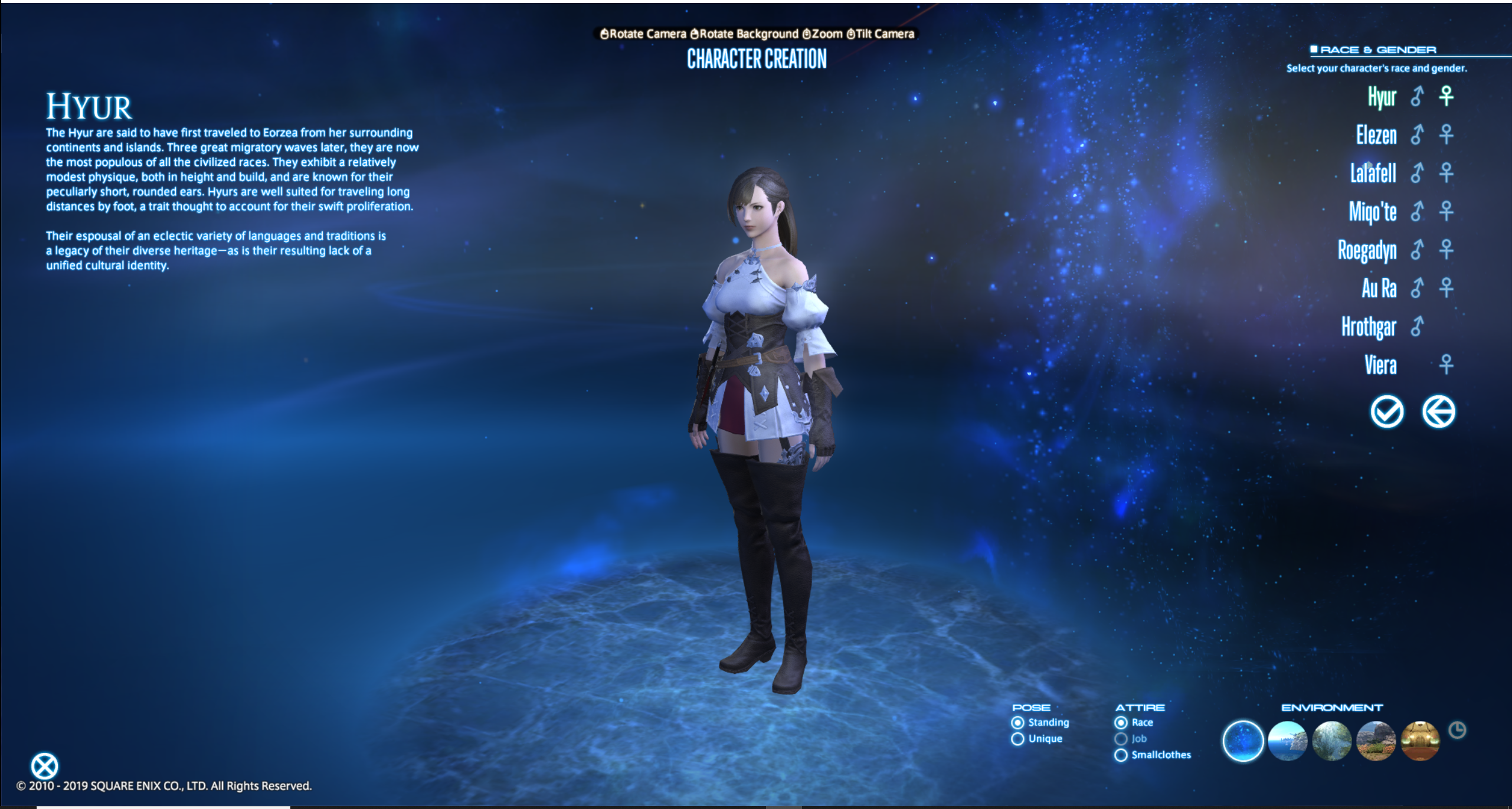Screen dimensions: 1512x809
Task: Pick the male Lalafell gender icon
Action: click(1417, 173)
